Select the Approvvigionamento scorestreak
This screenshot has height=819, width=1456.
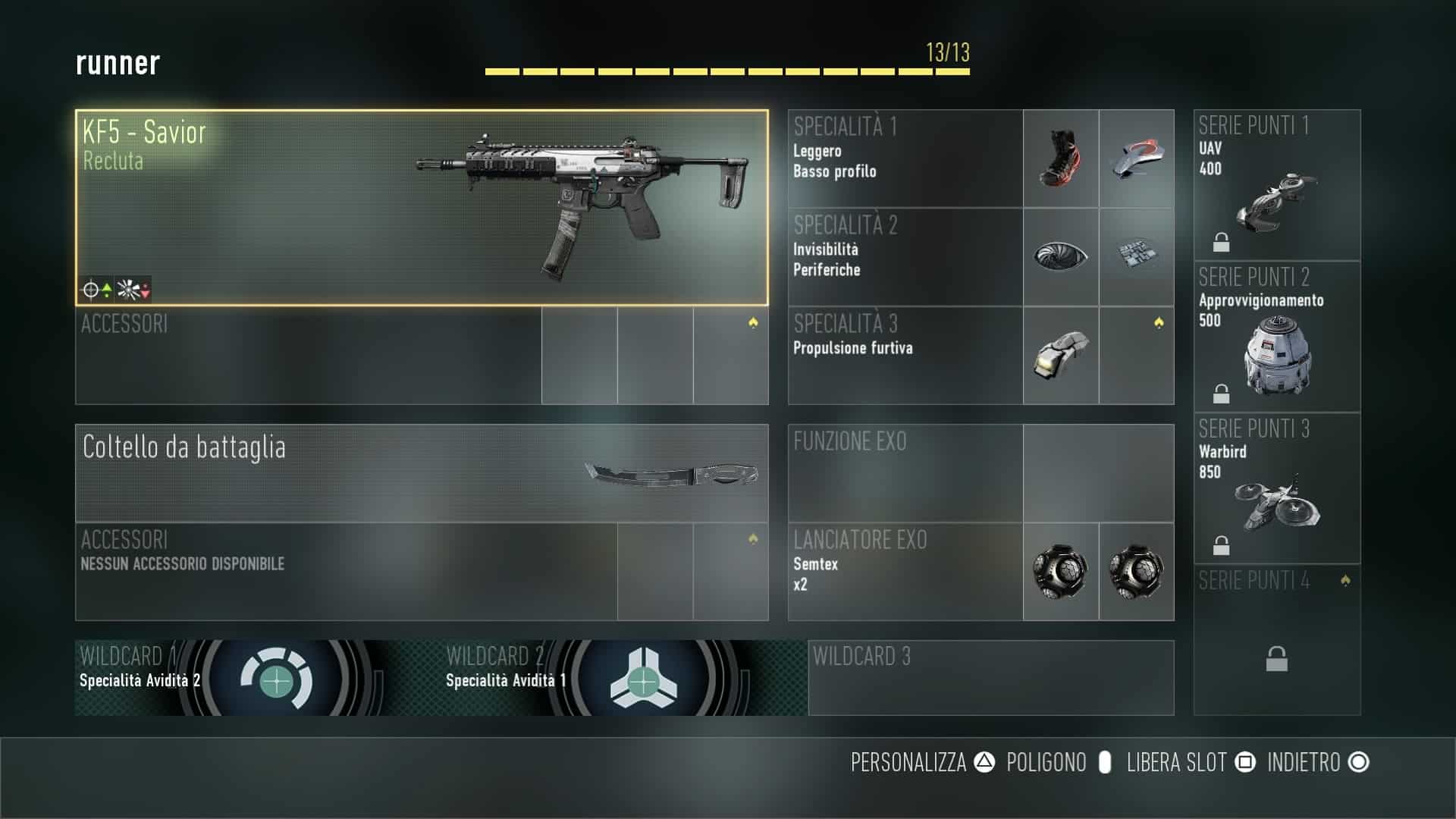1277,337
